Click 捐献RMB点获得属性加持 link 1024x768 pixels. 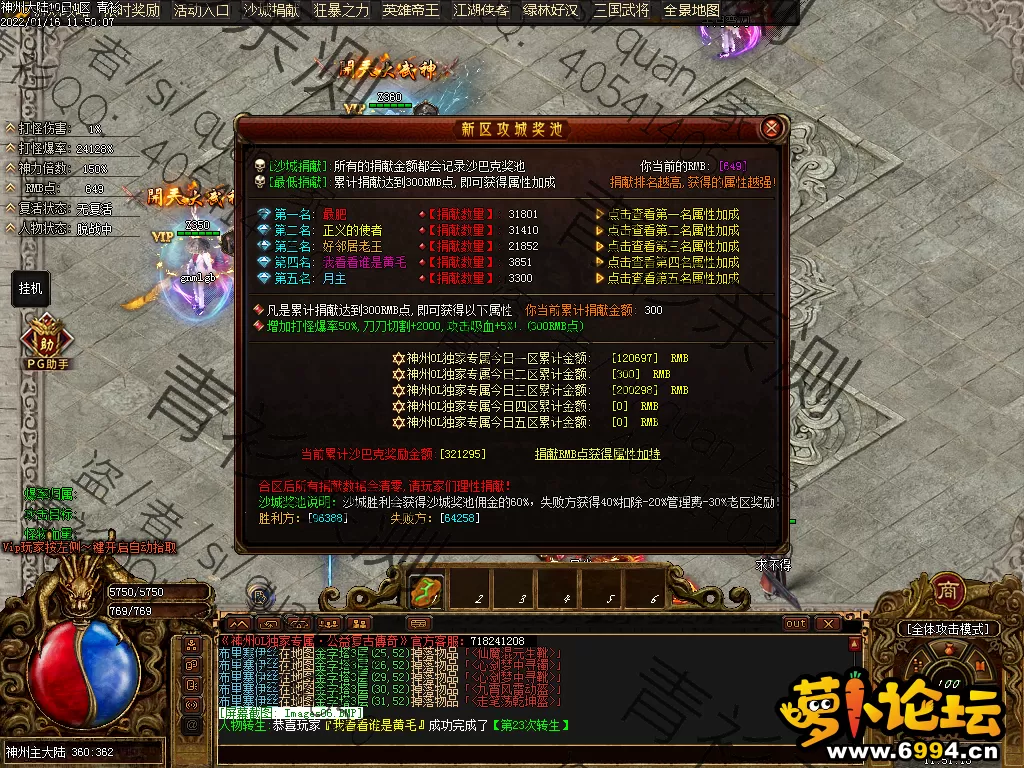pos(597,454)
